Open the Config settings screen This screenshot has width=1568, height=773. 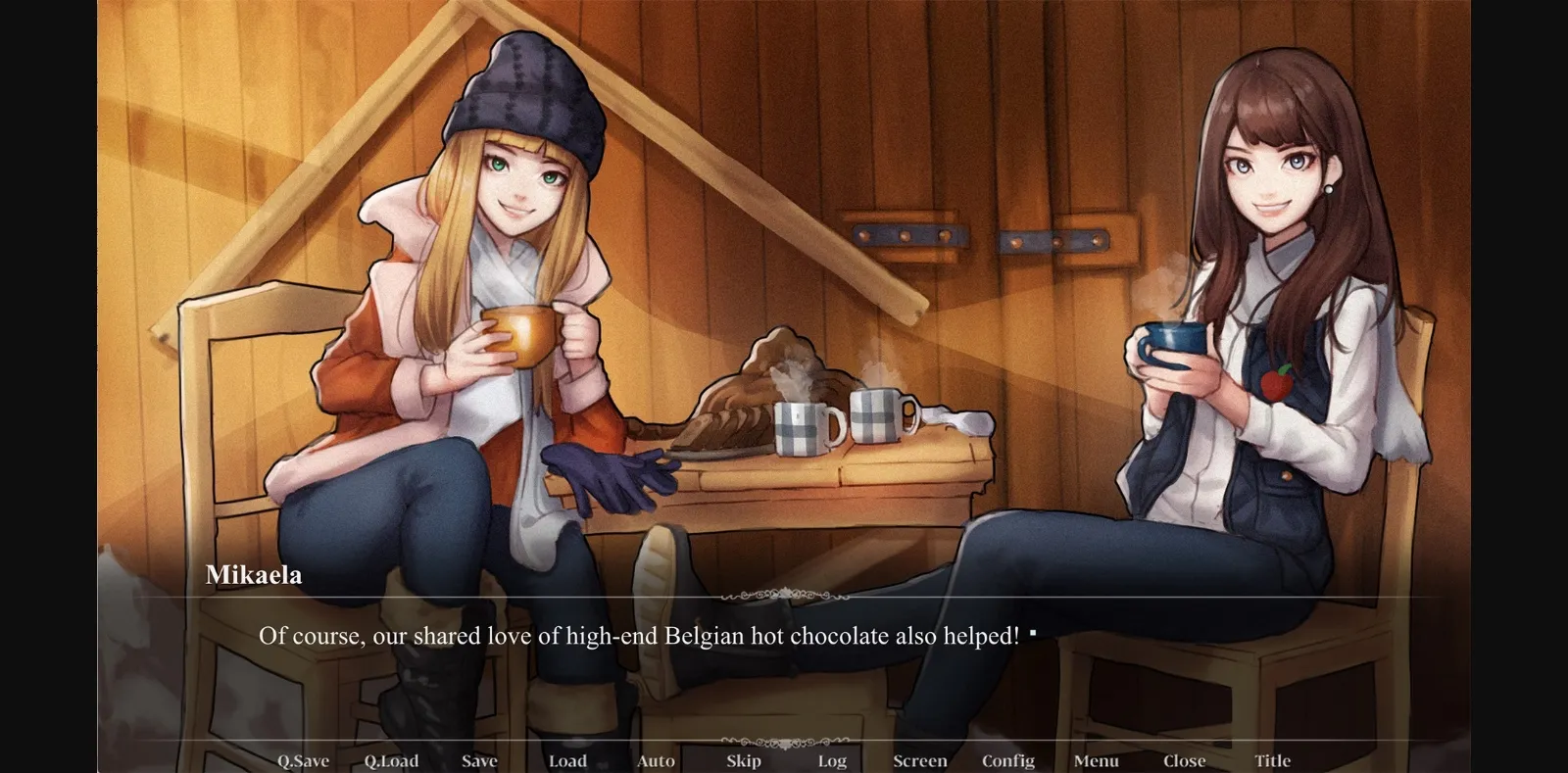coord(1010,760)
